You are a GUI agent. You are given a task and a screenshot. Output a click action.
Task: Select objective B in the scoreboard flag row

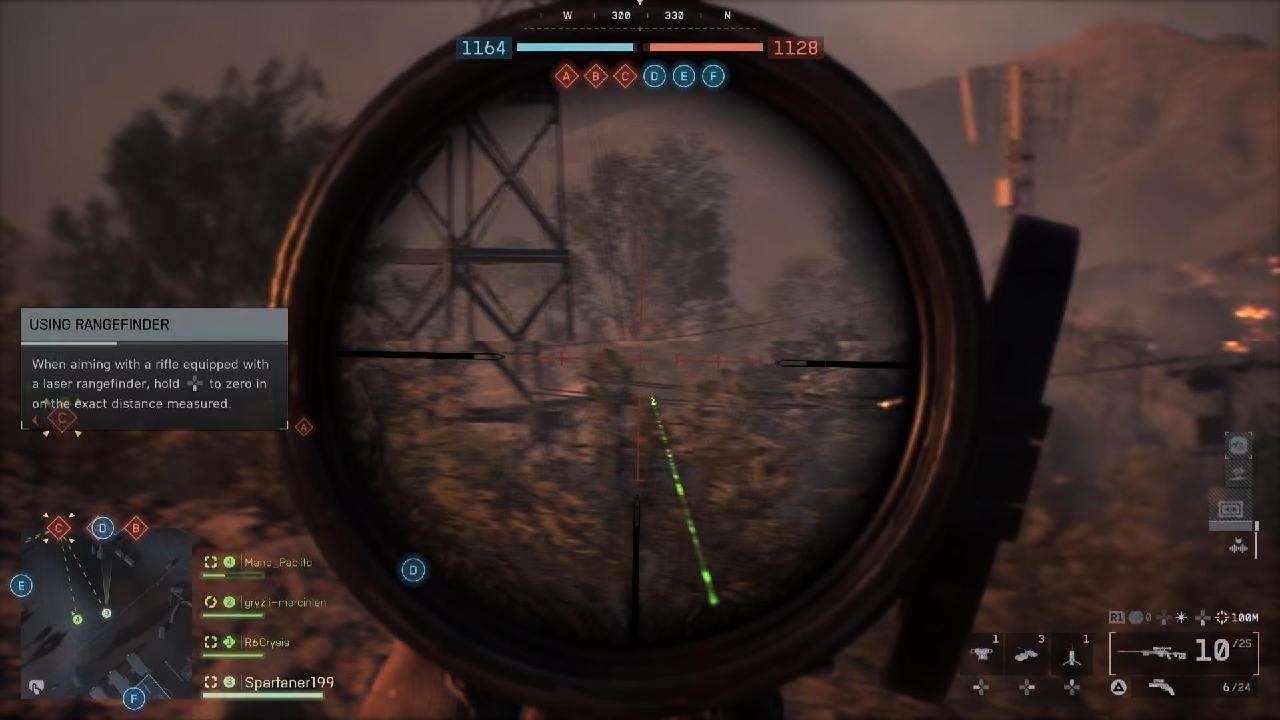tap(596, 76)
